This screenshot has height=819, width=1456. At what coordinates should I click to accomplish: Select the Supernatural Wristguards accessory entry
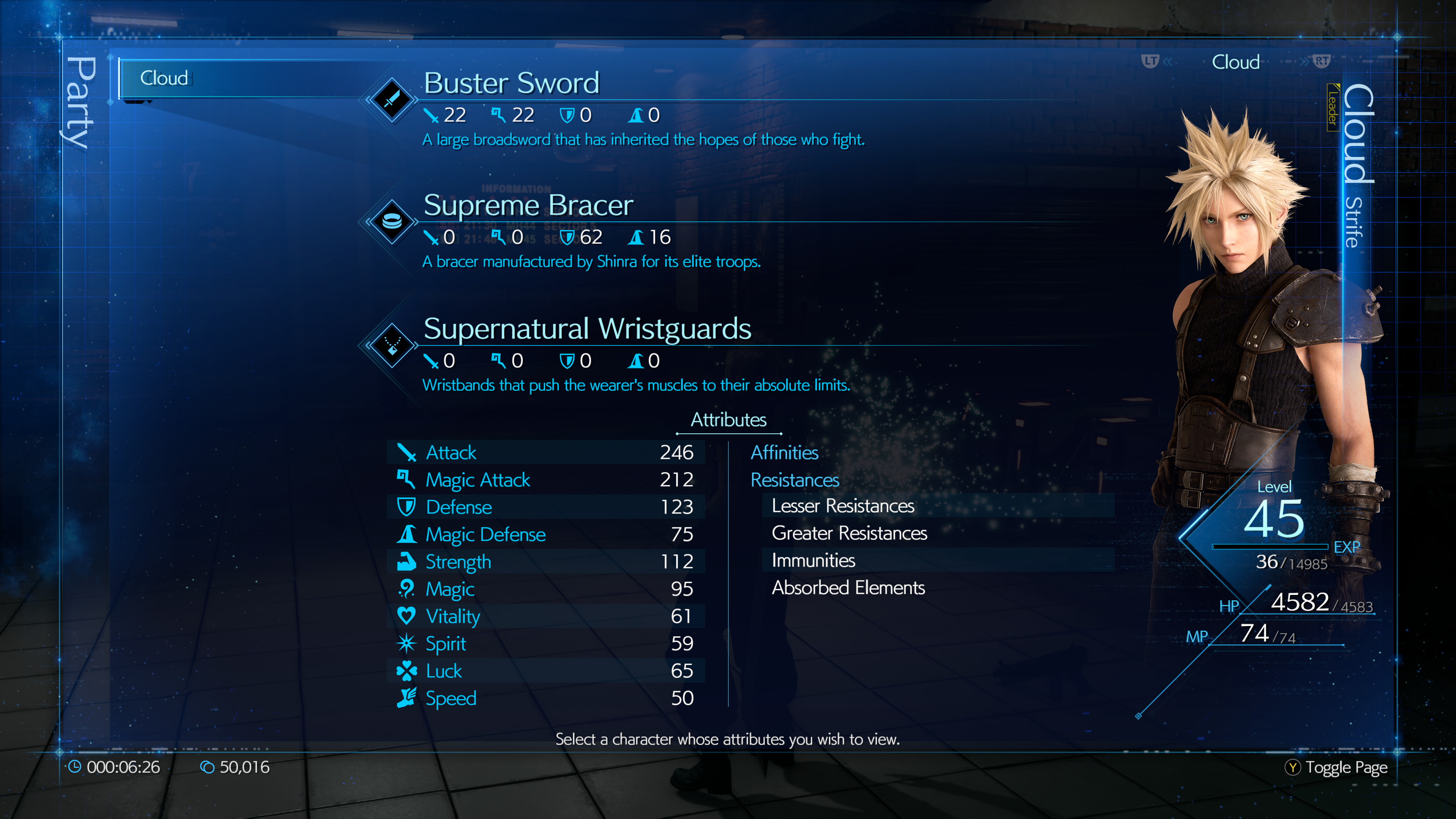(x=587, y=329)
